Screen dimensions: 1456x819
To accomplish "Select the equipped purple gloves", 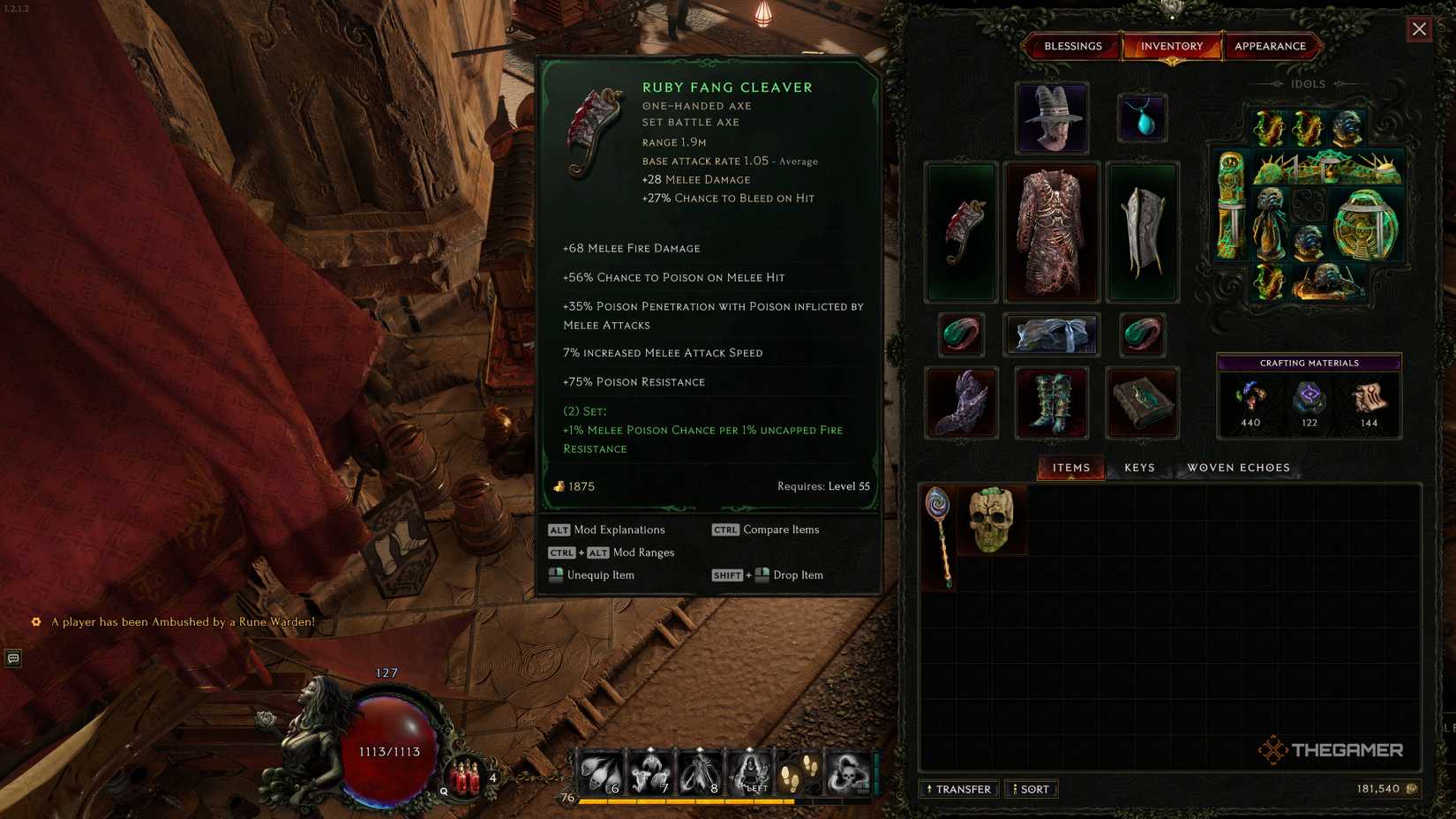I will (960, 403).
